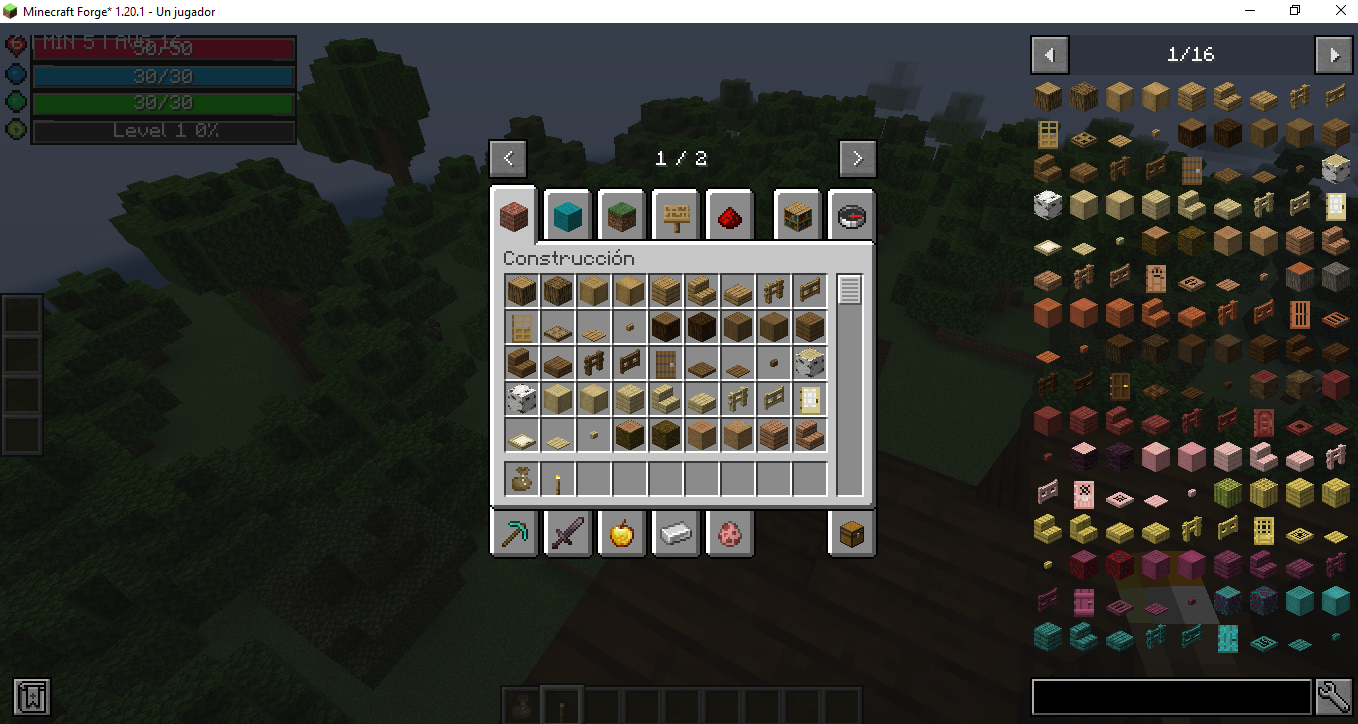Click the JEI item search field
Viewport: 1358px width, 724px height.
1170,697
